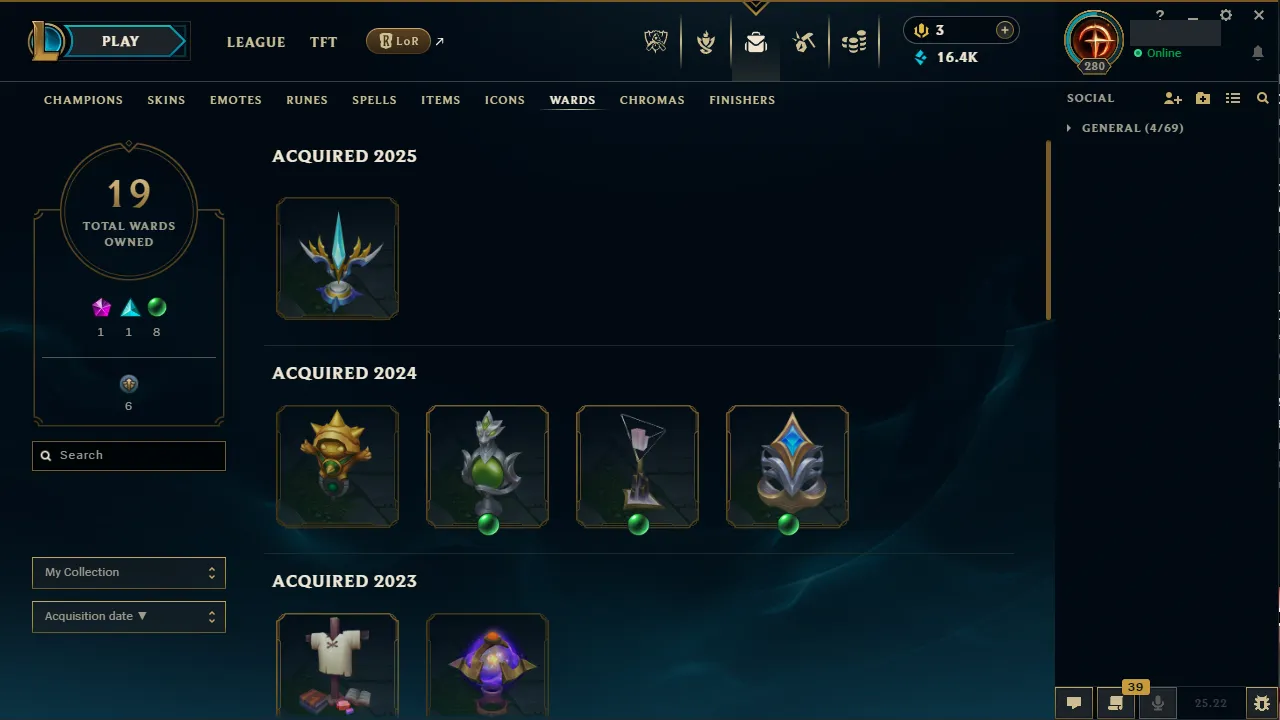Open the create friend group folder icon
The width and height of the screenshot is (1280, 720).
coord(1202,98)
